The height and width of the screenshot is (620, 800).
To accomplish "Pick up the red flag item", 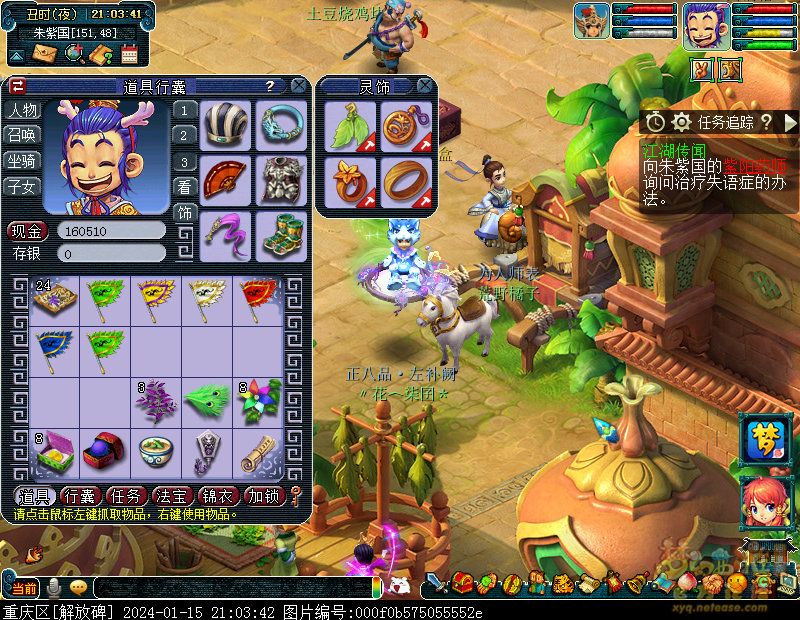I will 260,298.
